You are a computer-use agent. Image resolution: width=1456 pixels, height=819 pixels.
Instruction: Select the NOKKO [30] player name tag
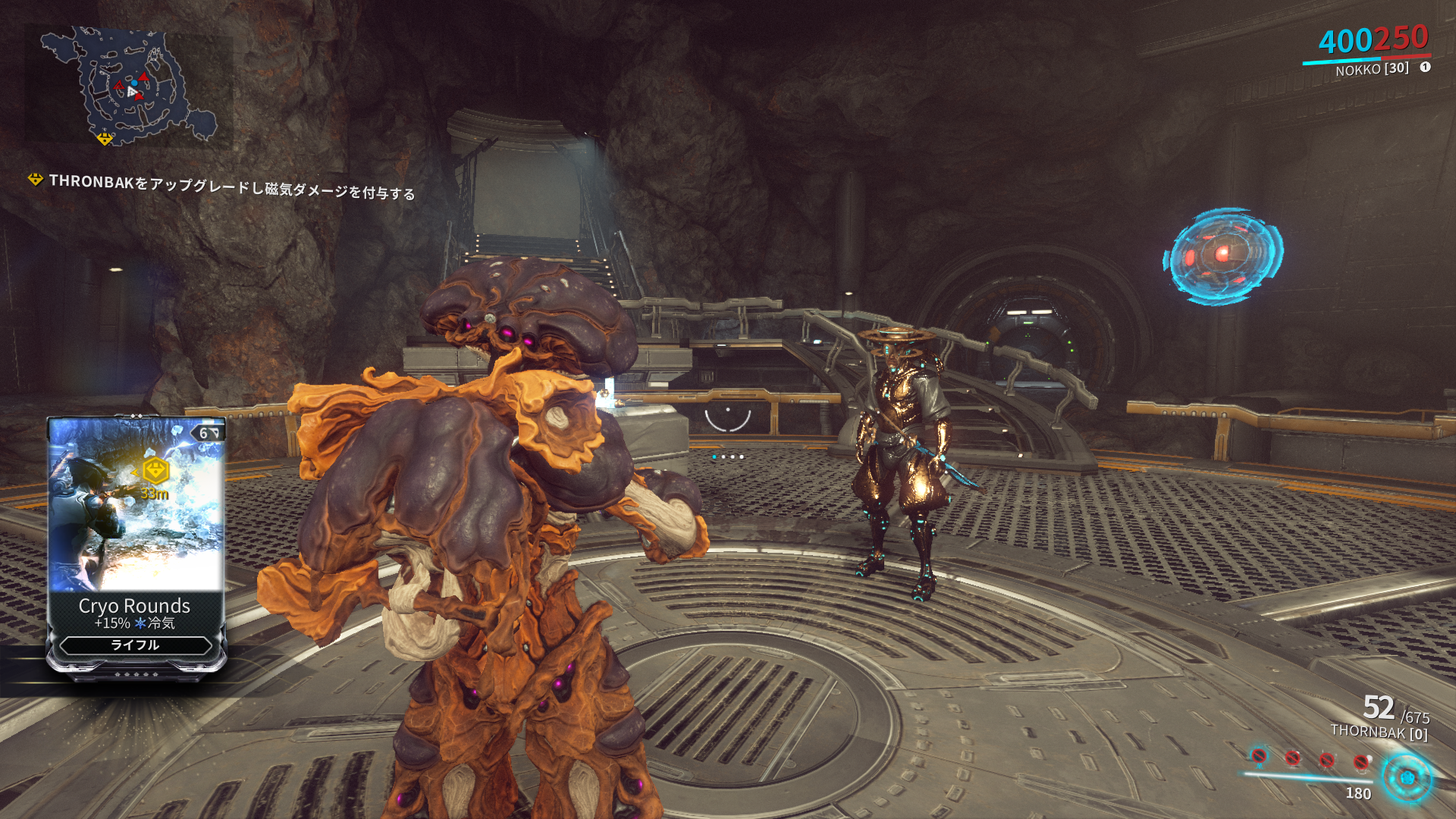pyautogui.click(x=1372, y=69)
